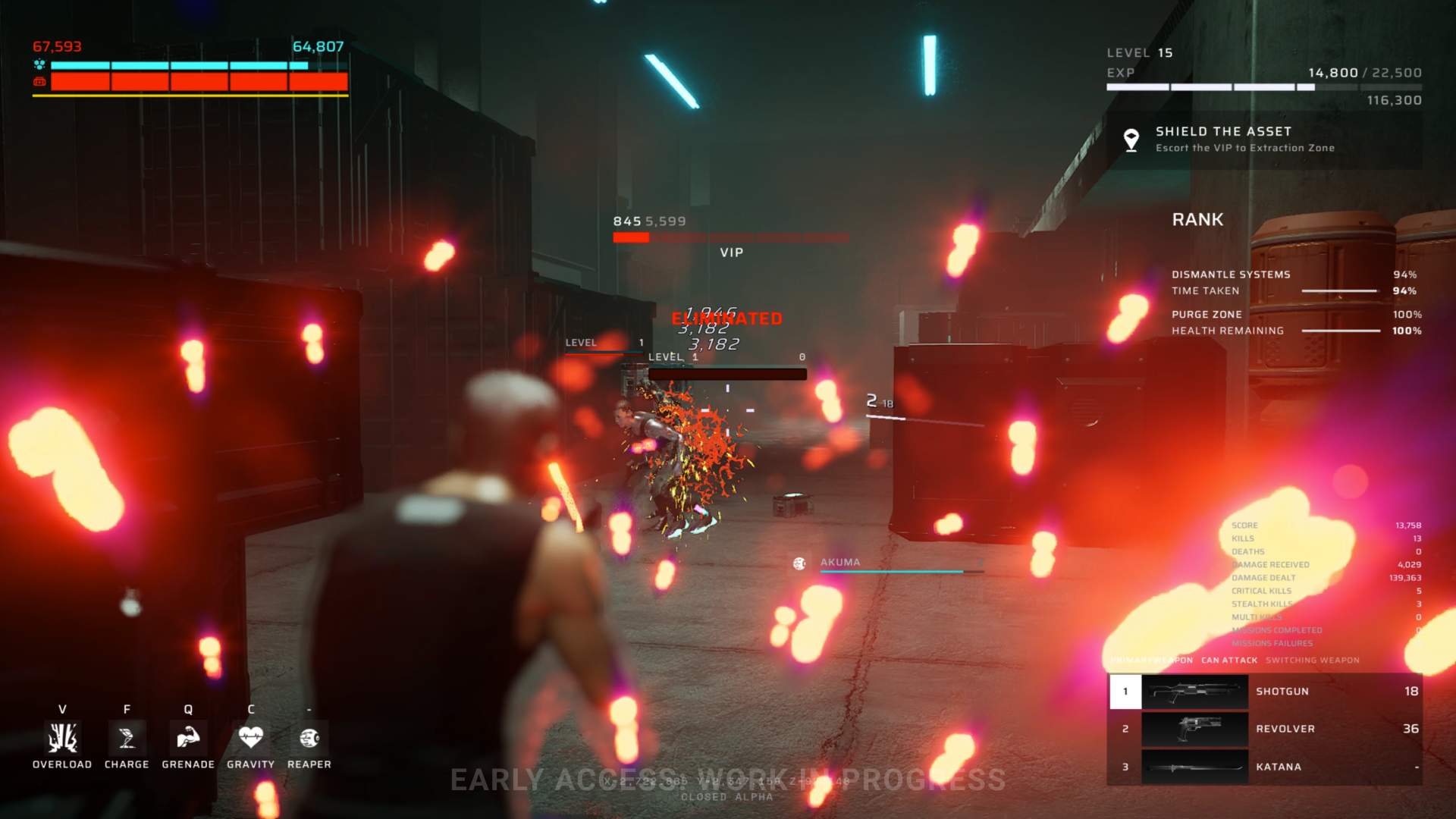Activate the Overload ability icon
The height and width of the screenshot is (819, 1456).
tap(62, 737)
